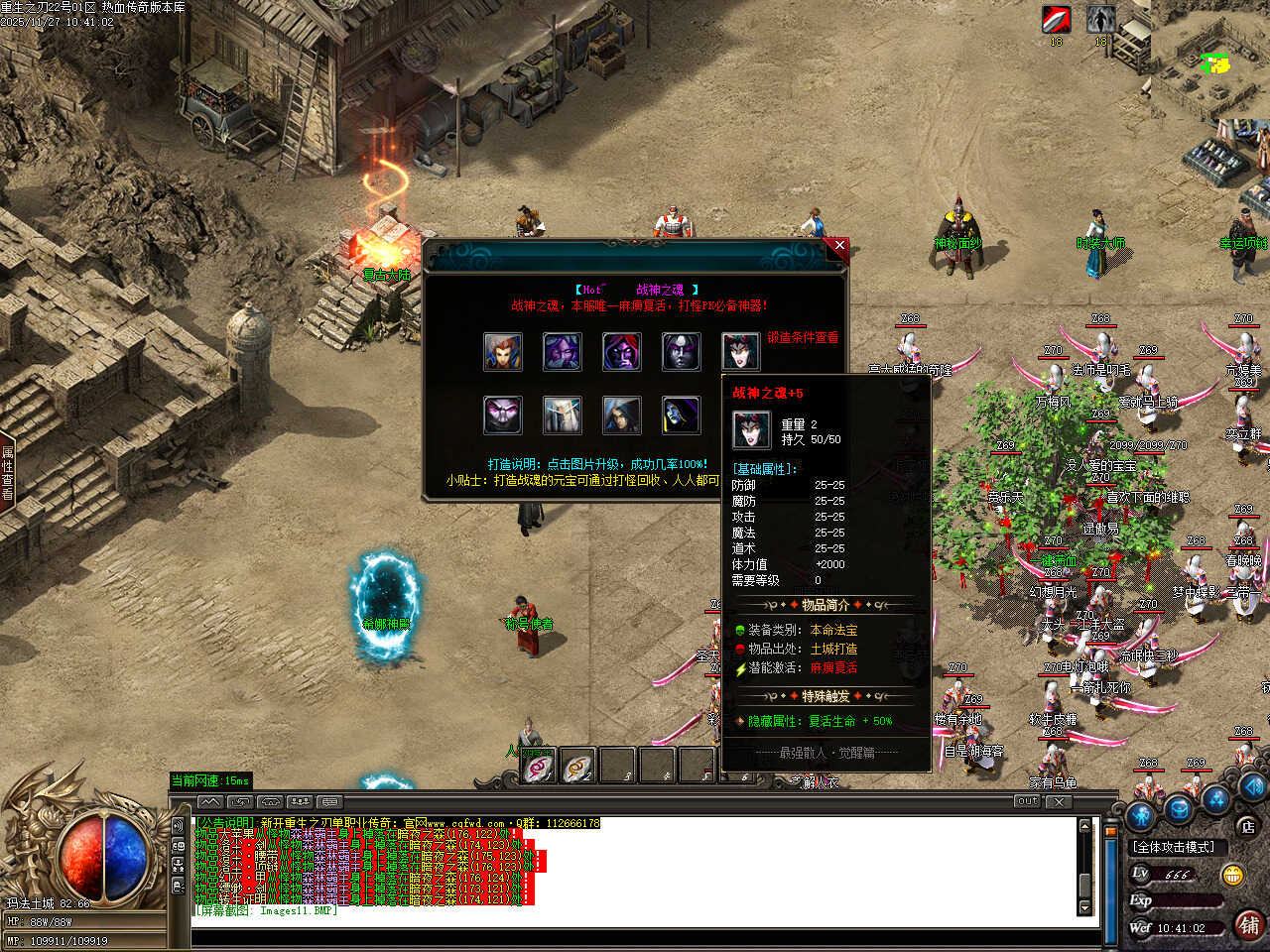The image size is (1270, 952).
Task: Close the chat panel with its X button
Action: click(x=1059, y=801)
